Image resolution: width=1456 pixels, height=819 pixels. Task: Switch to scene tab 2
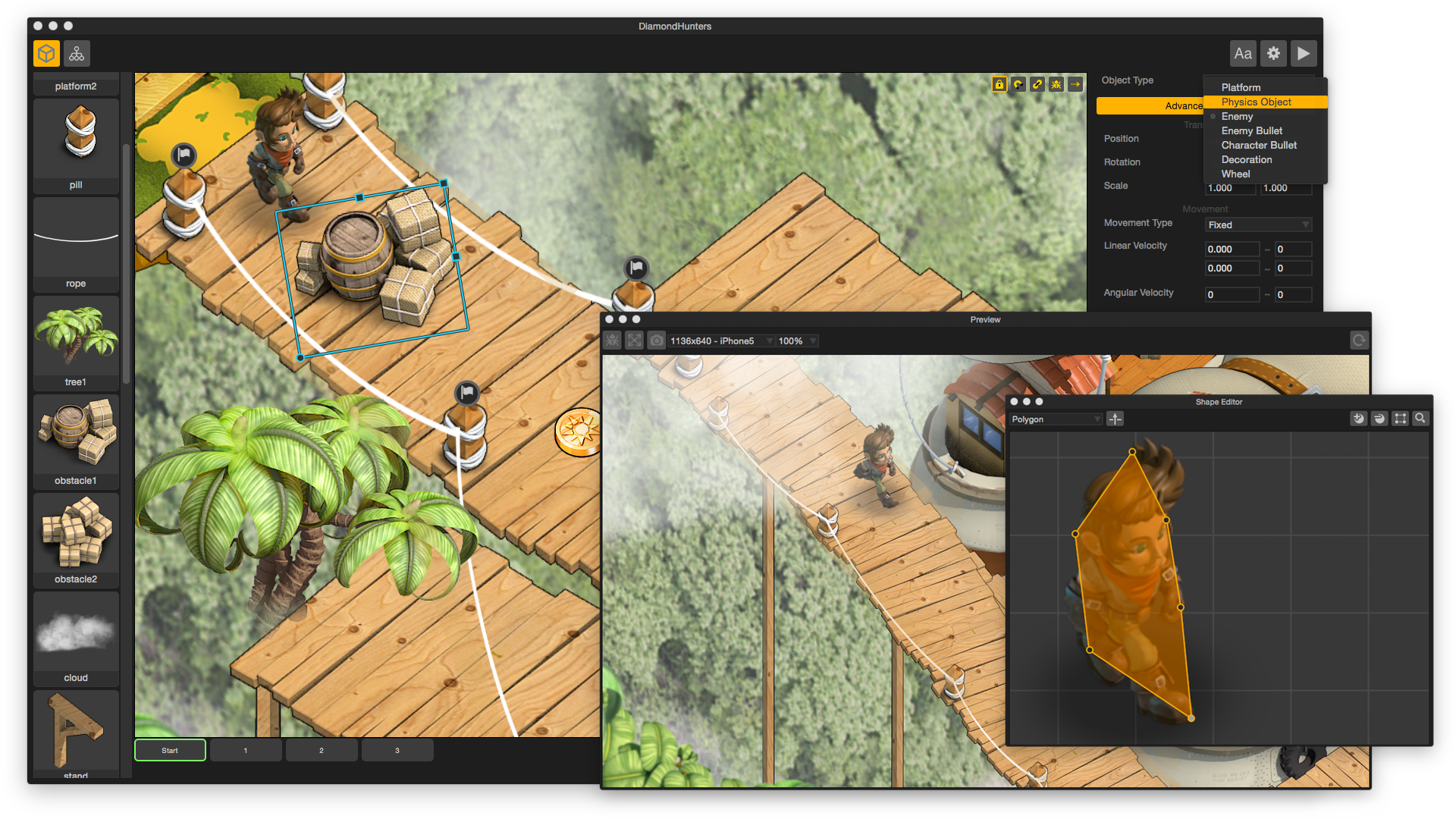(x=322, y=751)
